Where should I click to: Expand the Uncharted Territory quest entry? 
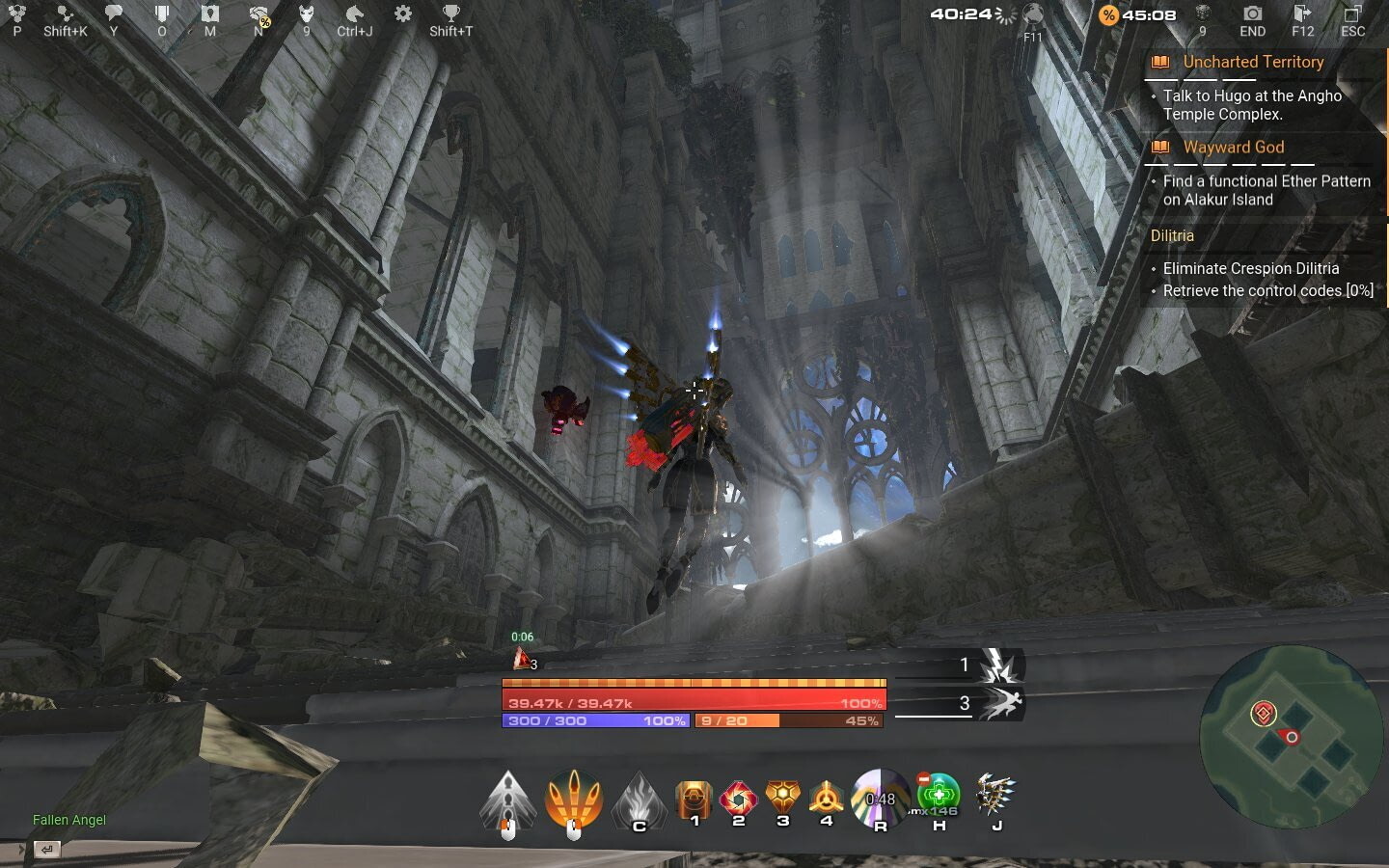point(1253,62)
